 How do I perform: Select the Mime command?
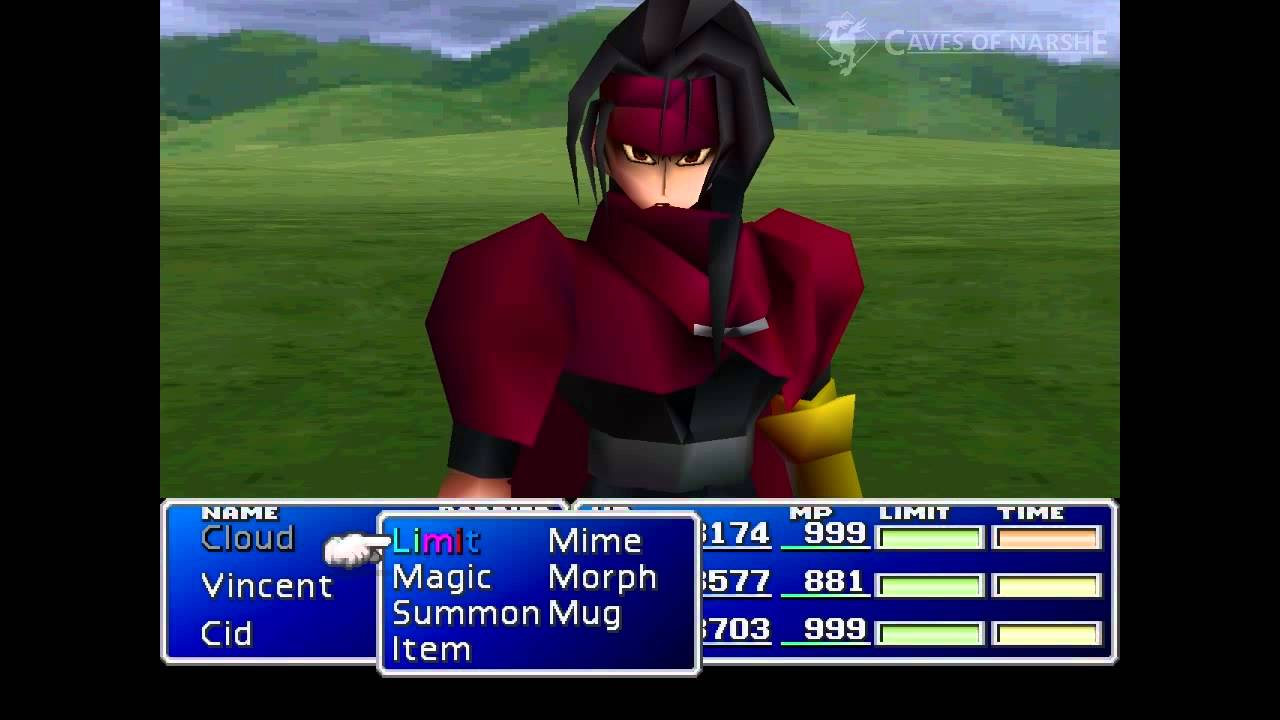pyautogui.click(x=594, y=541)
